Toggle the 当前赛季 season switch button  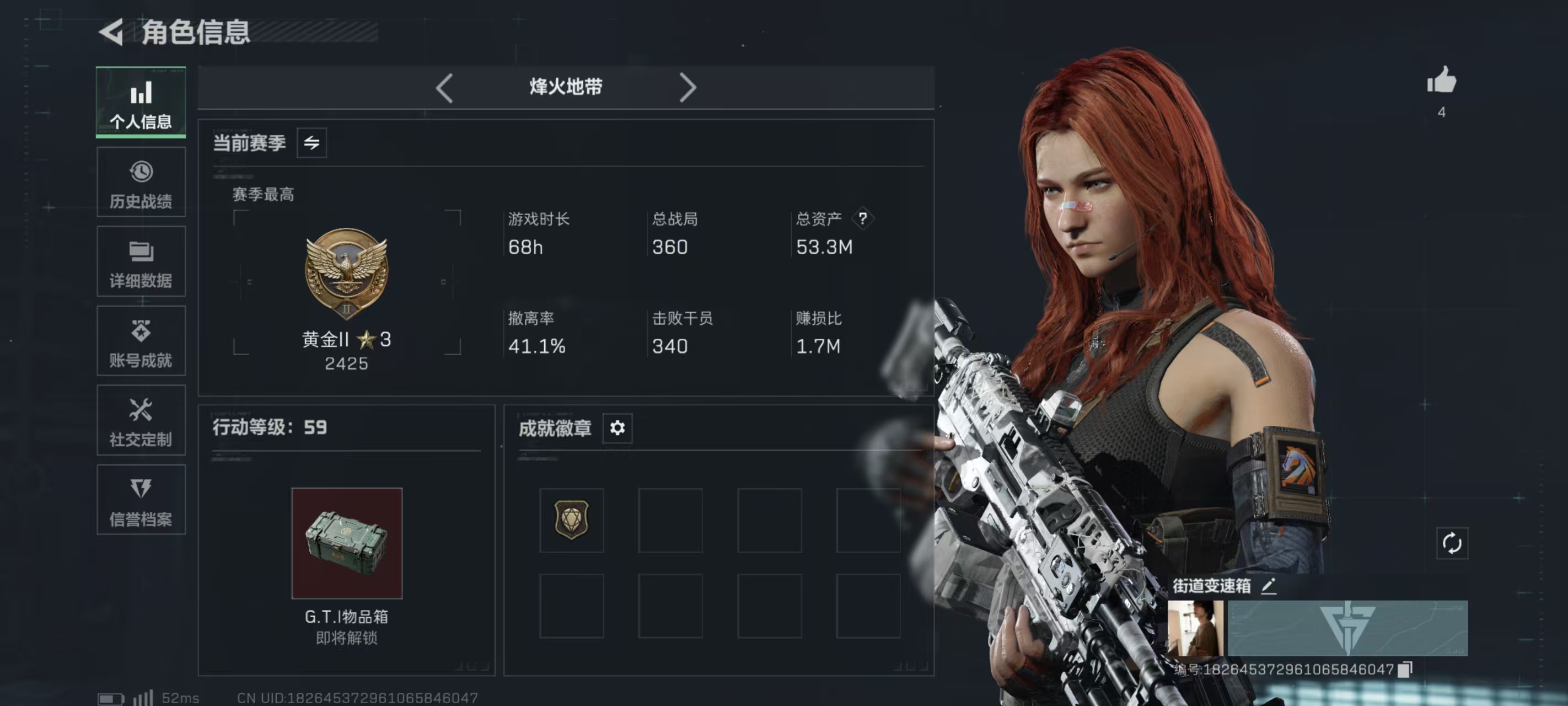click(312, 143)
